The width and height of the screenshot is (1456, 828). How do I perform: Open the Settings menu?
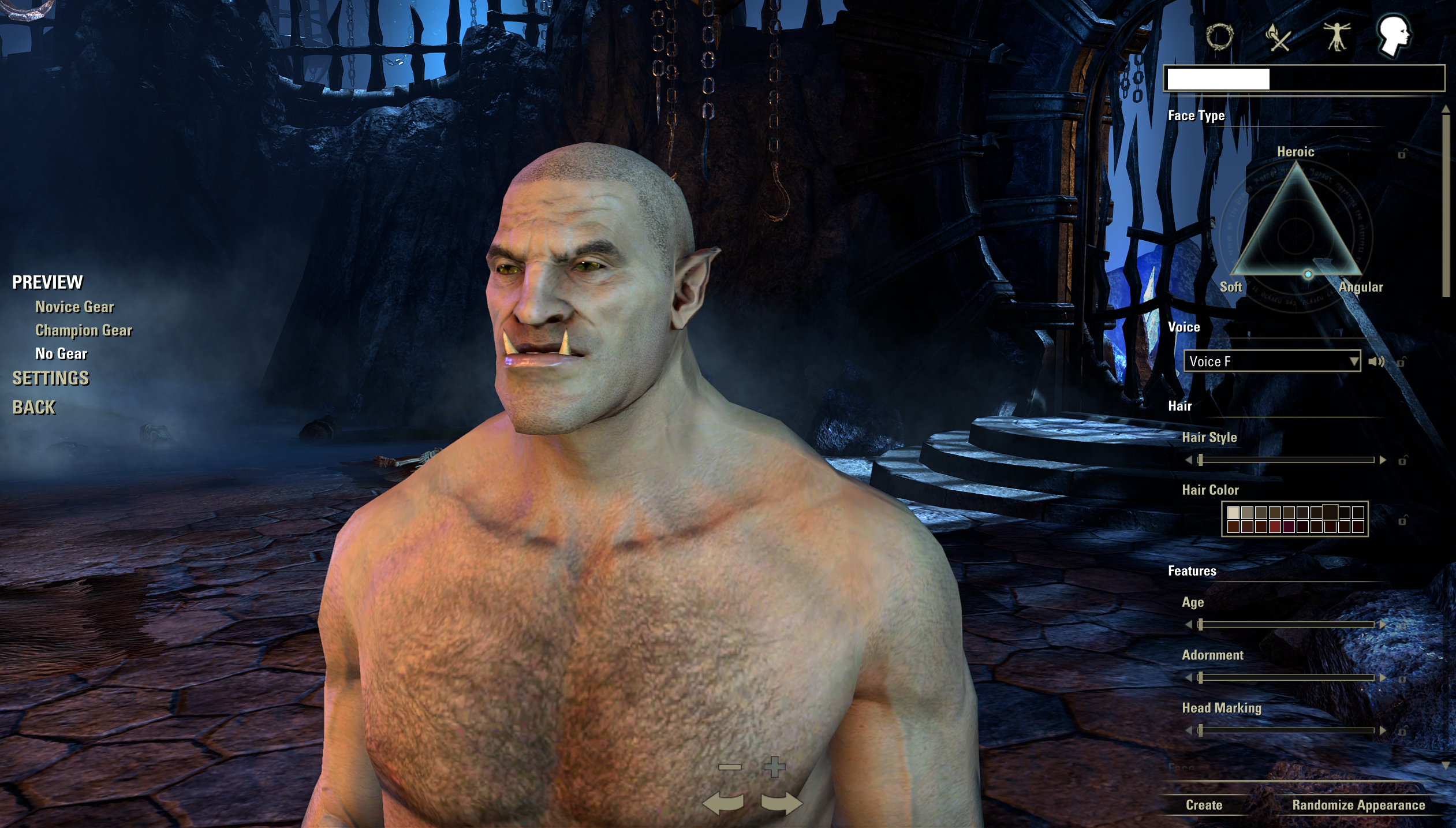51,378
